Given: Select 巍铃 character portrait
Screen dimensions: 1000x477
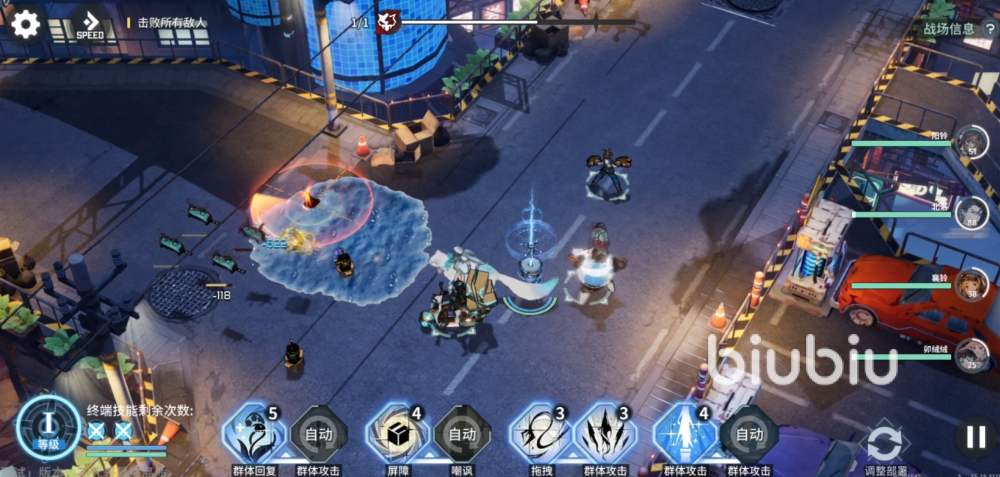Looking at the screenshot, I should coord(970,284).
